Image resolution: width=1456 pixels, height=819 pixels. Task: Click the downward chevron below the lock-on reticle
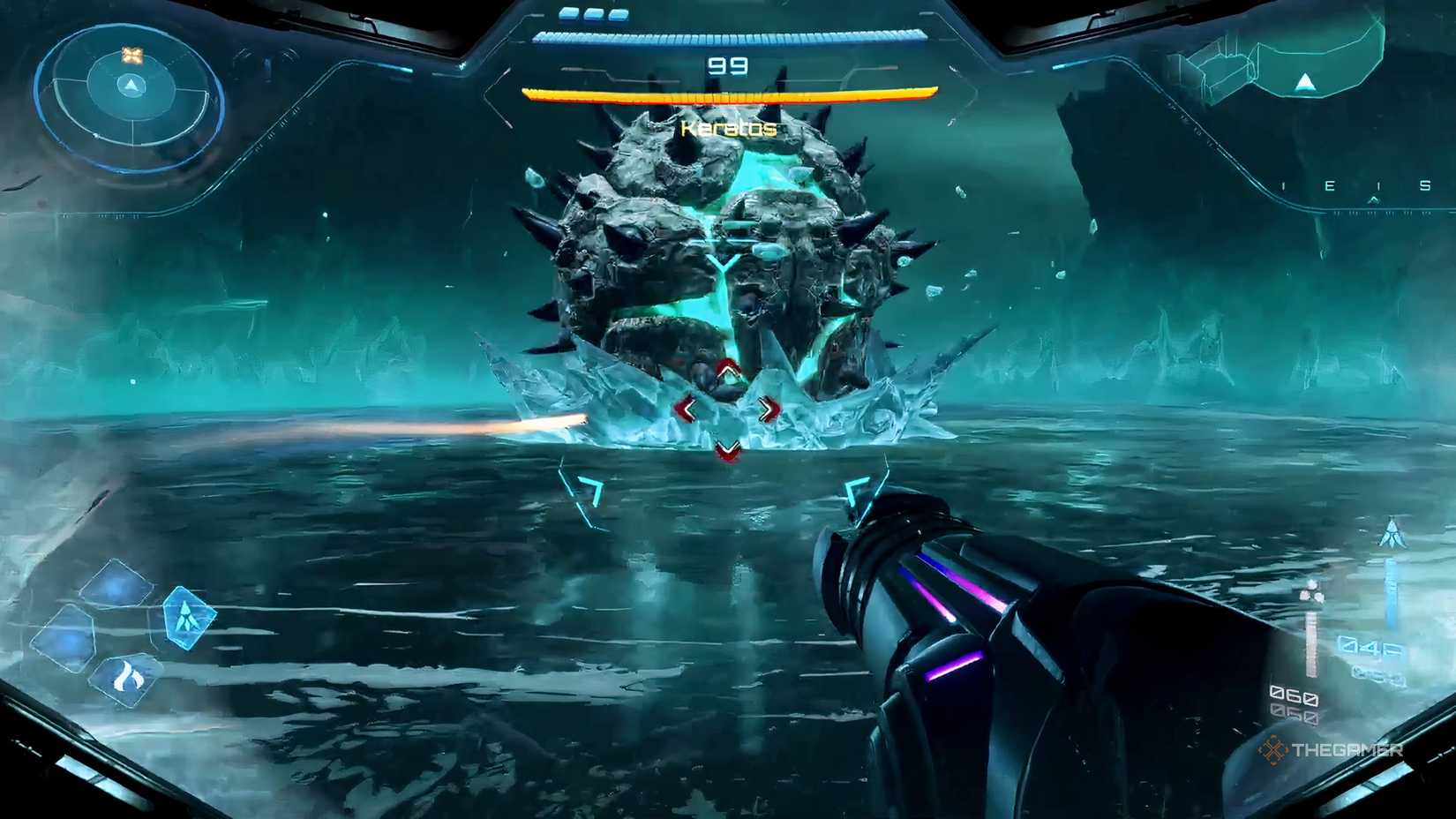tap(726, 447)
